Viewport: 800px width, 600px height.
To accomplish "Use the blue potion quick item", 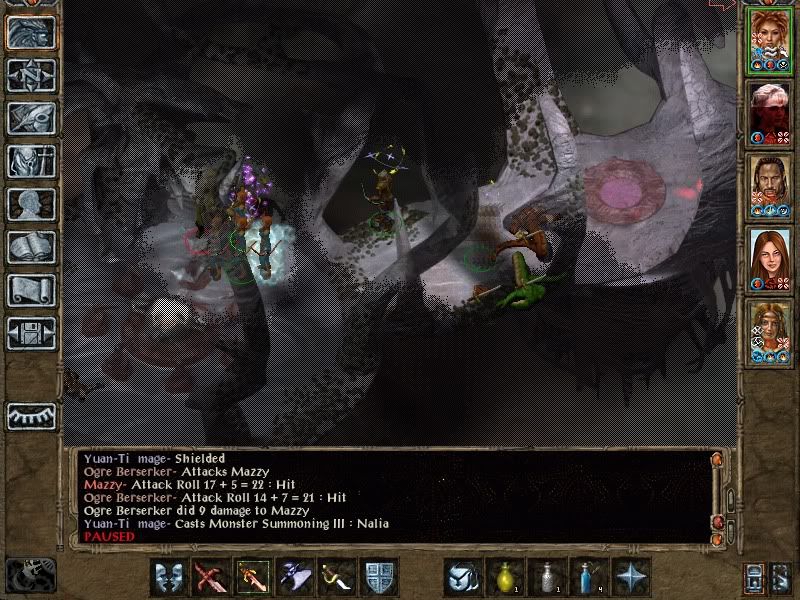I will click(x=588, y=577).
